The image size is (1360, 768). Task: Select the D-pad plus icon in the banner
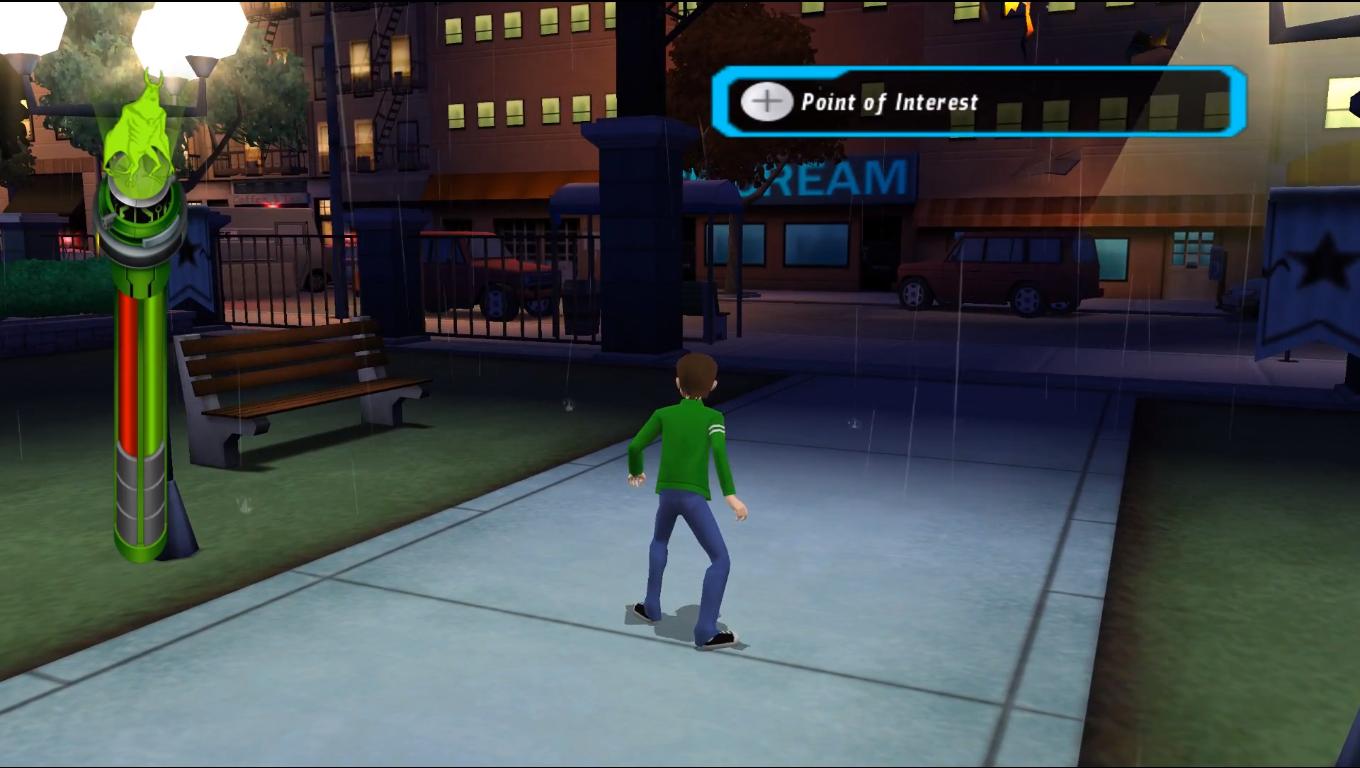point(765,100)
